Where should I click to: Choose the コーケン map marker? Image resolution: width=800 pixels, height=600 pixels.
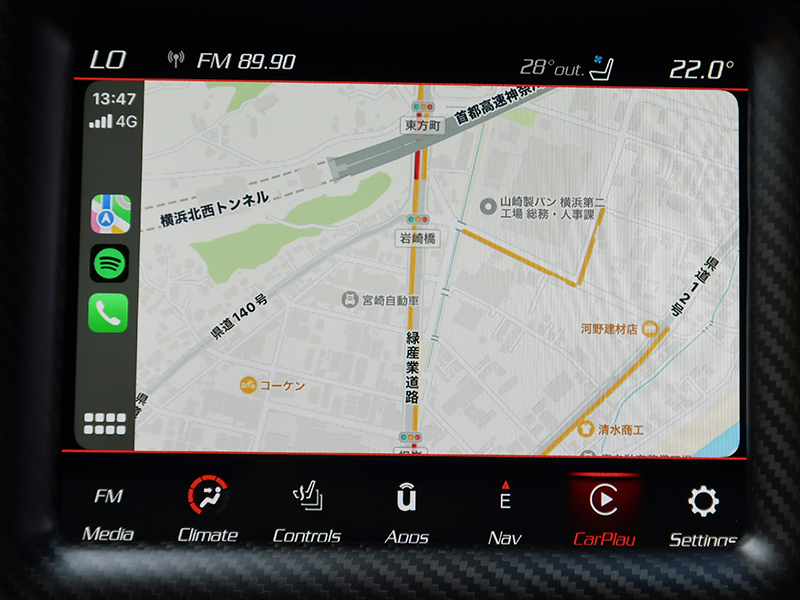pyautogui.click(x=248, y=384)
